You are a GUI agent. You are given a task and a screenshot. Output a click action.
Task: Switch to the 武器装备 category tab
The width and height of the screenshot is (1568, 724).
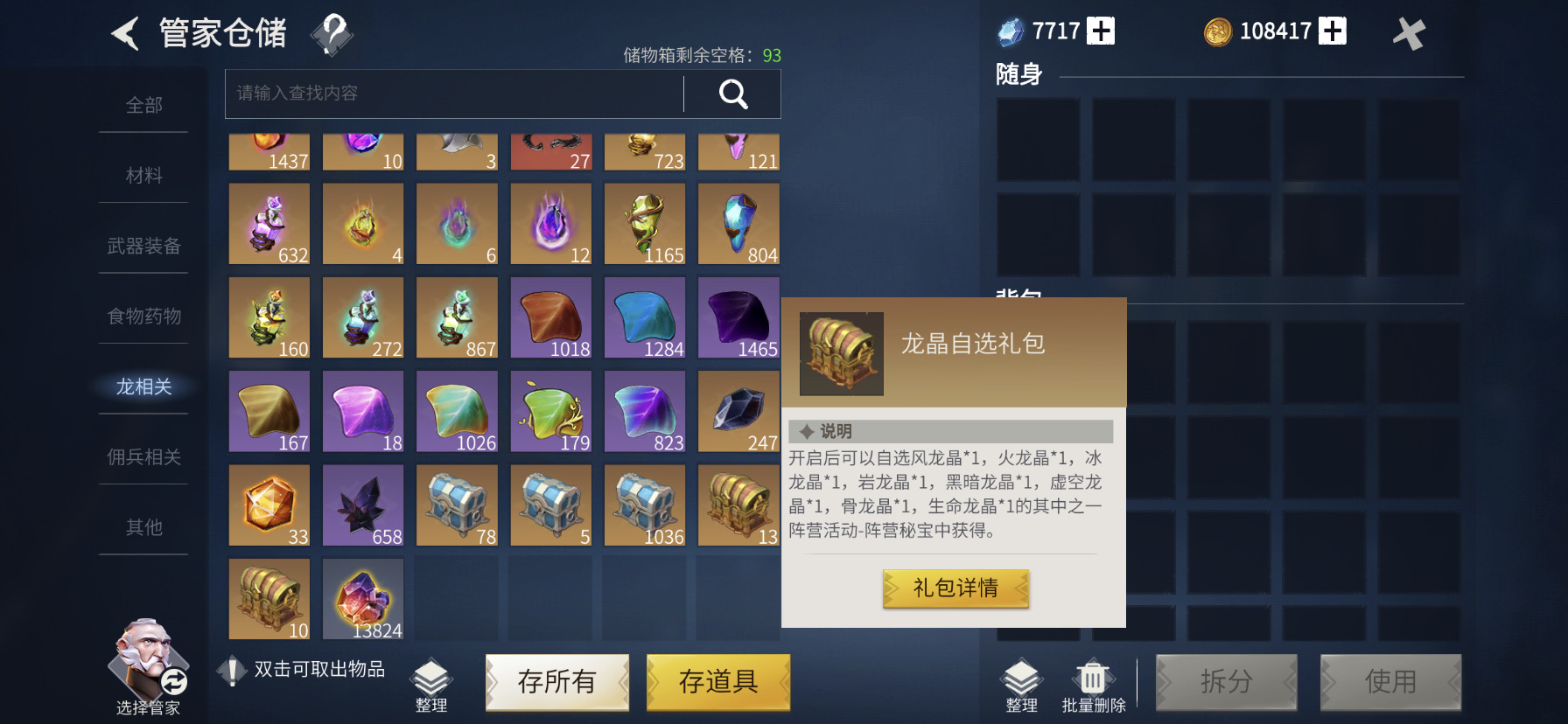coord(143,247)
